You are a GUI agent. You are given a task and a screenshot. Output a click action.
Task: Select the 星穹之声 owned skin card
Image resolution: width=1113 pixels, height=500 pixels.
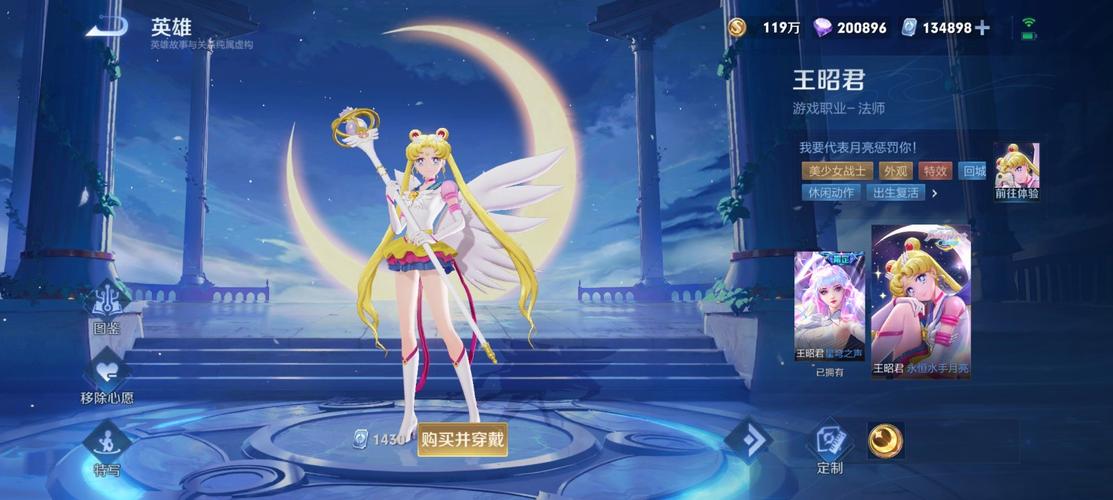[829, 304]
